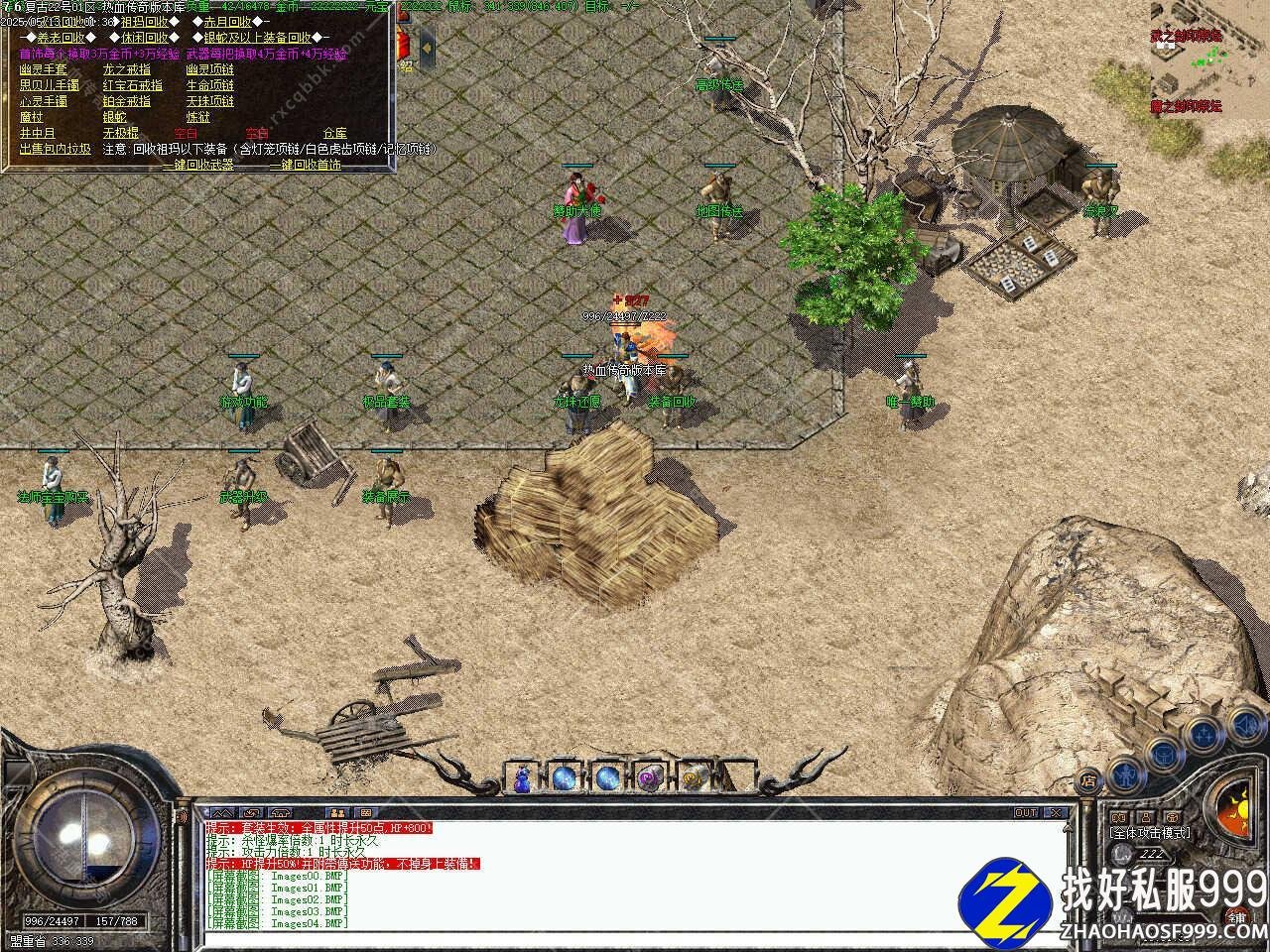1270x952 pixels.
Task: Choose the 红宝石戒指 entry
Action: pyautogui.click(x=133, y=85)
